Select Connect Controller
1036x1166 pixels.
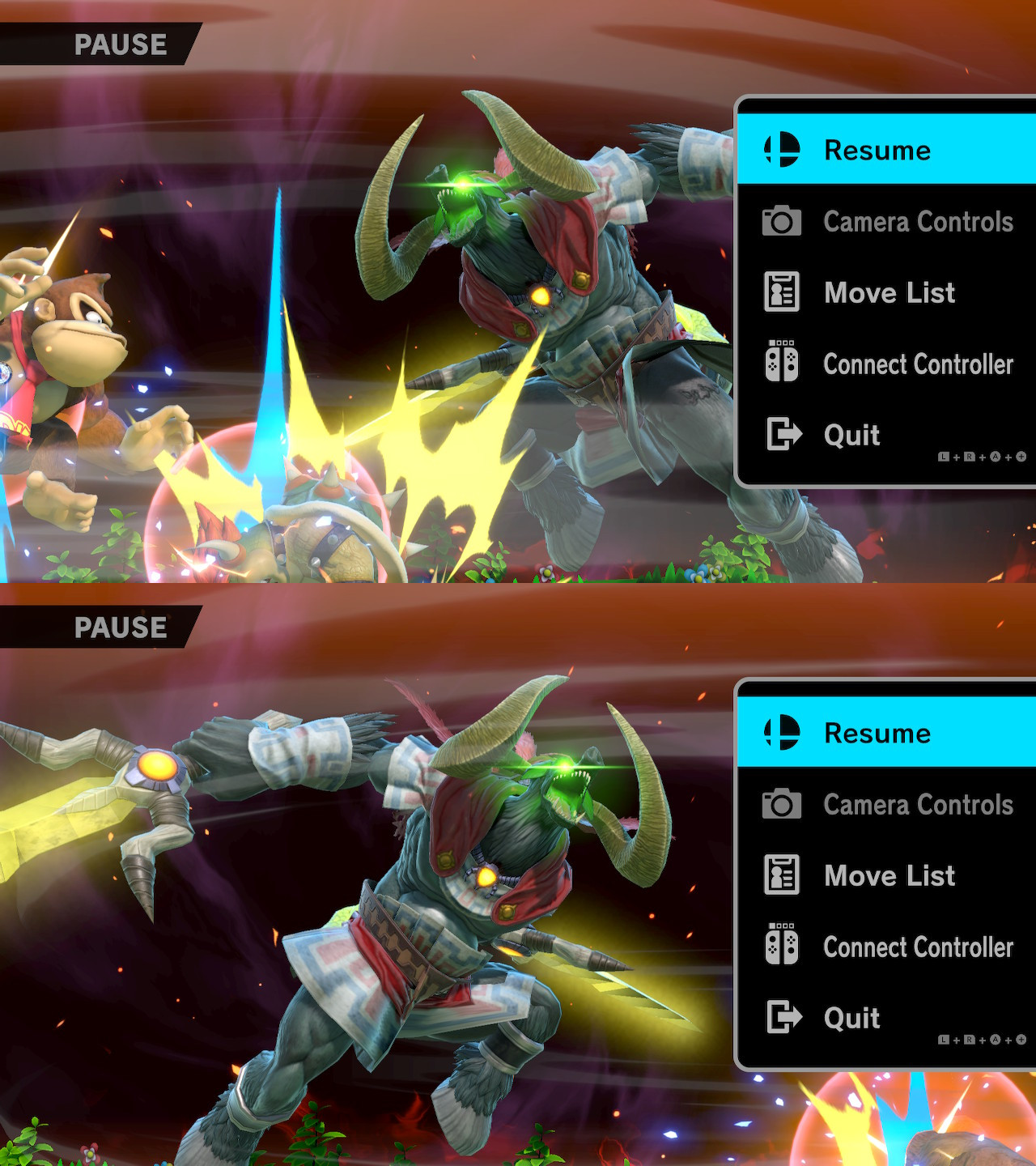[919, 364]
